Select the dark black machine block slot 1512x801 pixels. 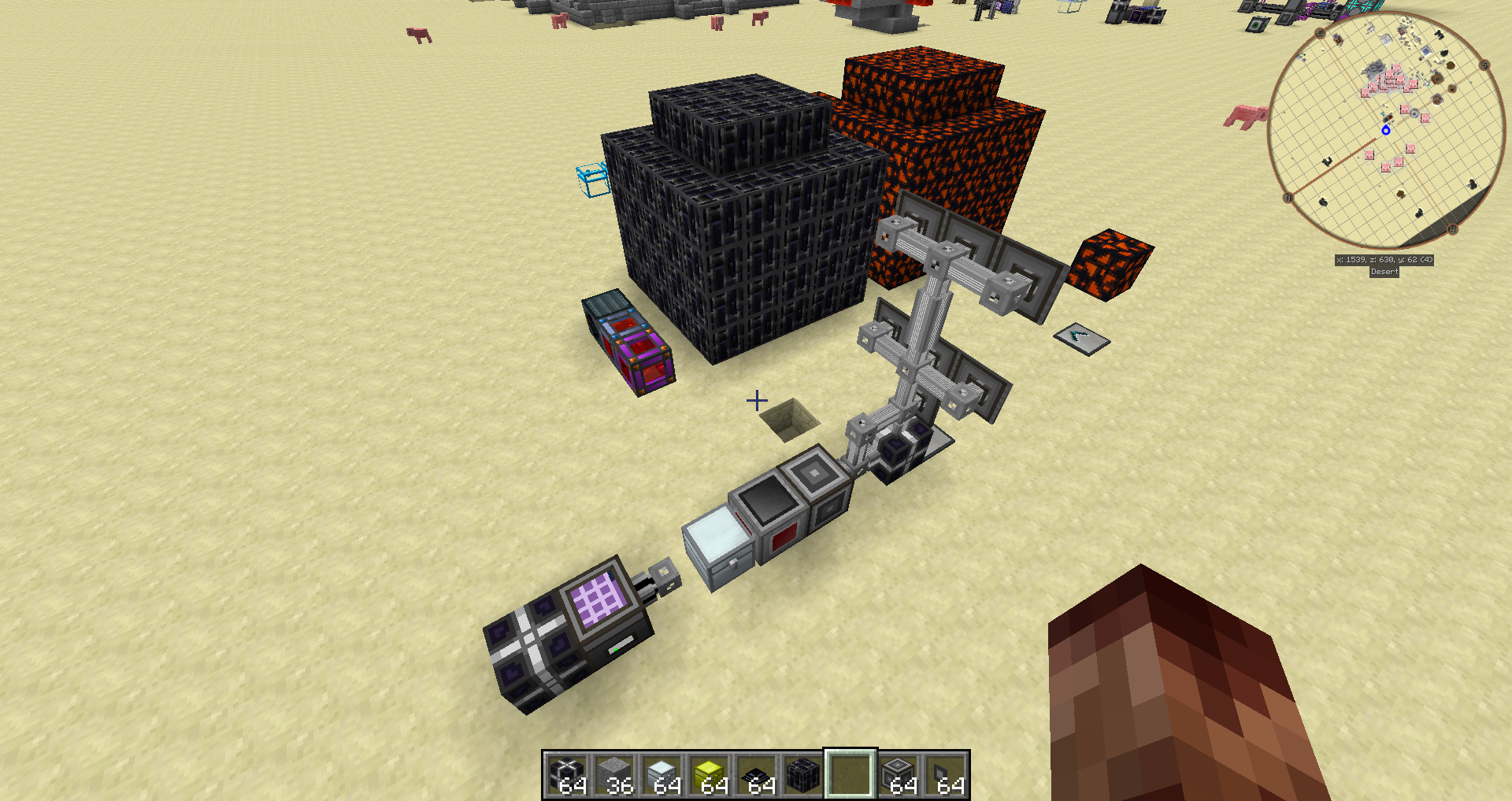803,775
